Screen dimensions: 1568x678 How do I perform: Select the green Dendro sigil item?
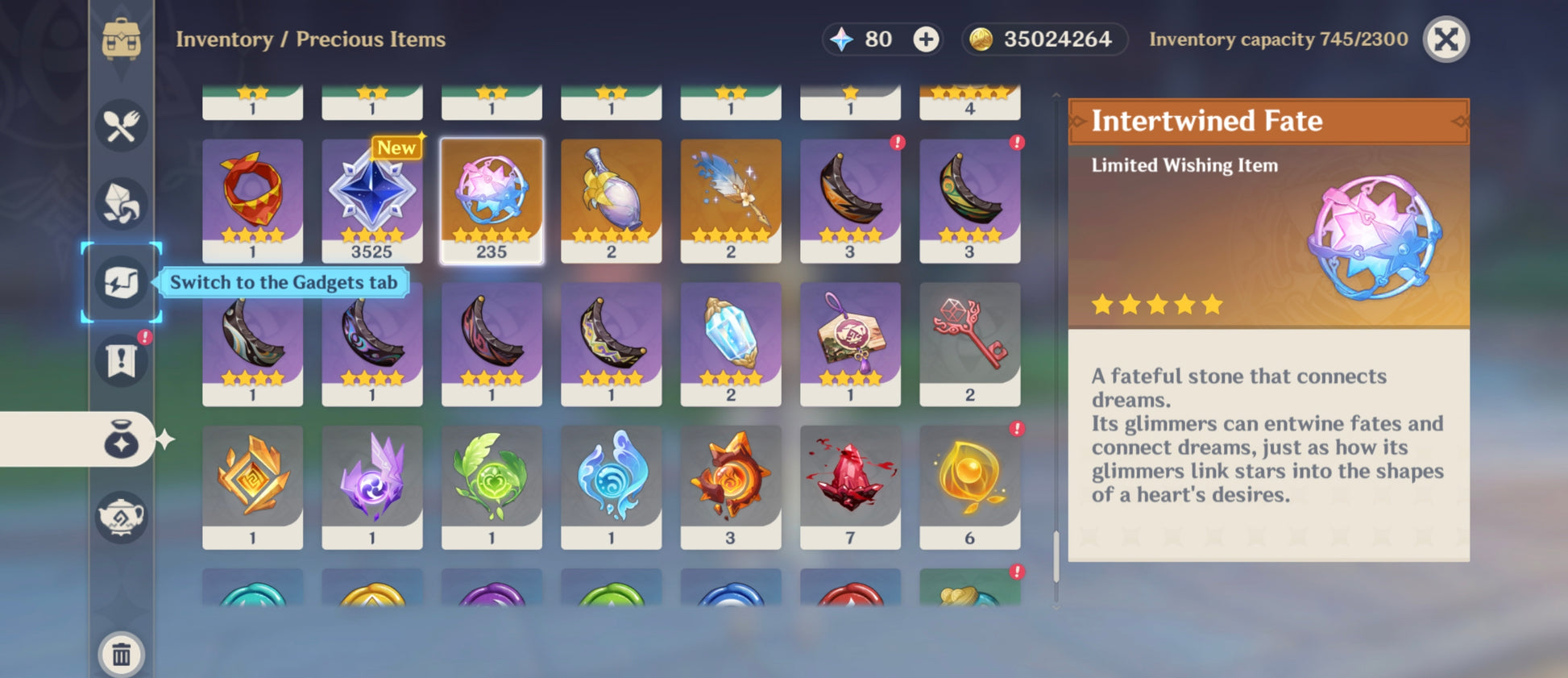(492, 487)
